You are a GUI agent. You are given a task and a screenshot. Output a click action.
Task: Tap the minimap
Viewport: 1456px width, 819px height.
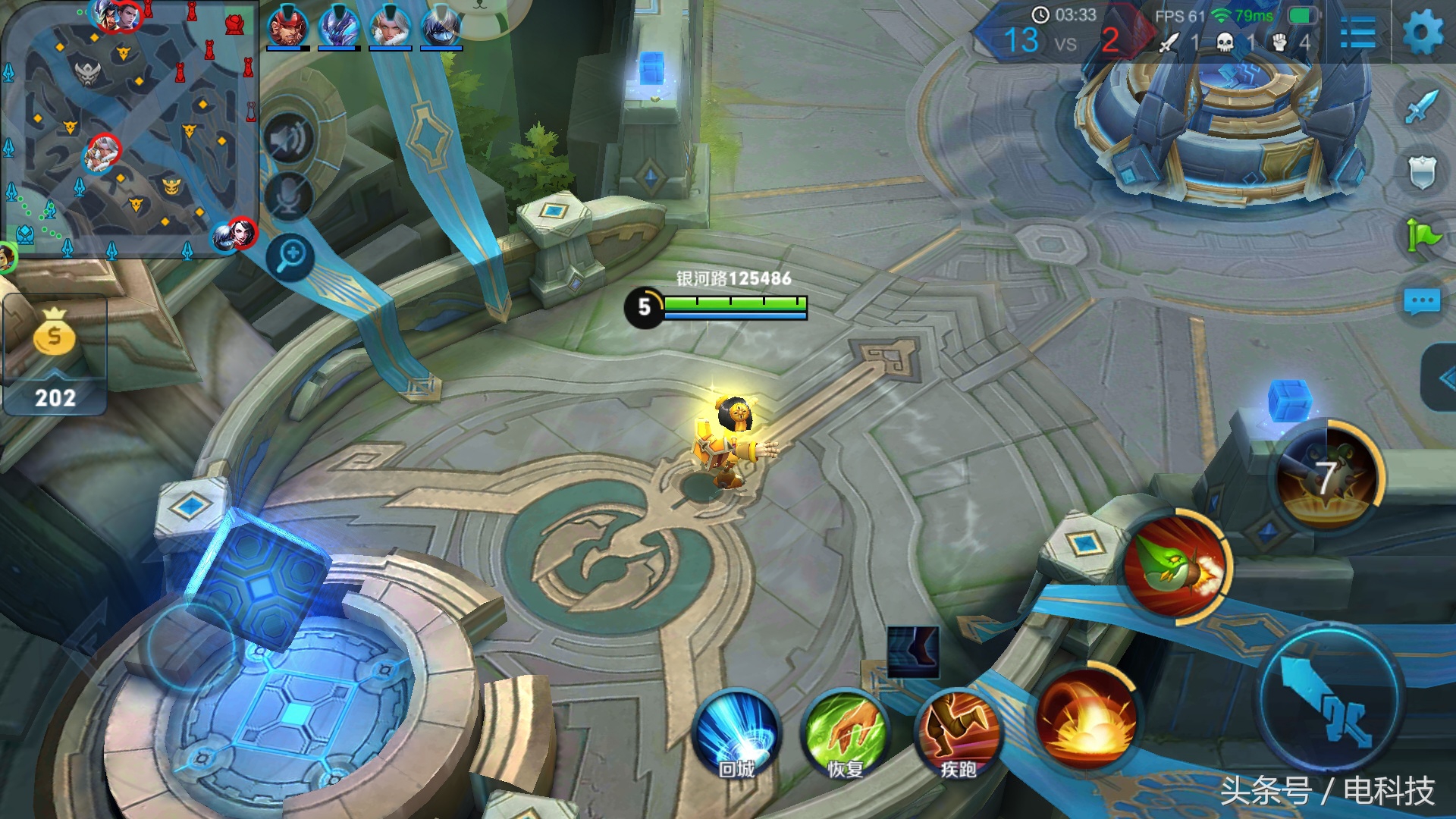(129, 129)
